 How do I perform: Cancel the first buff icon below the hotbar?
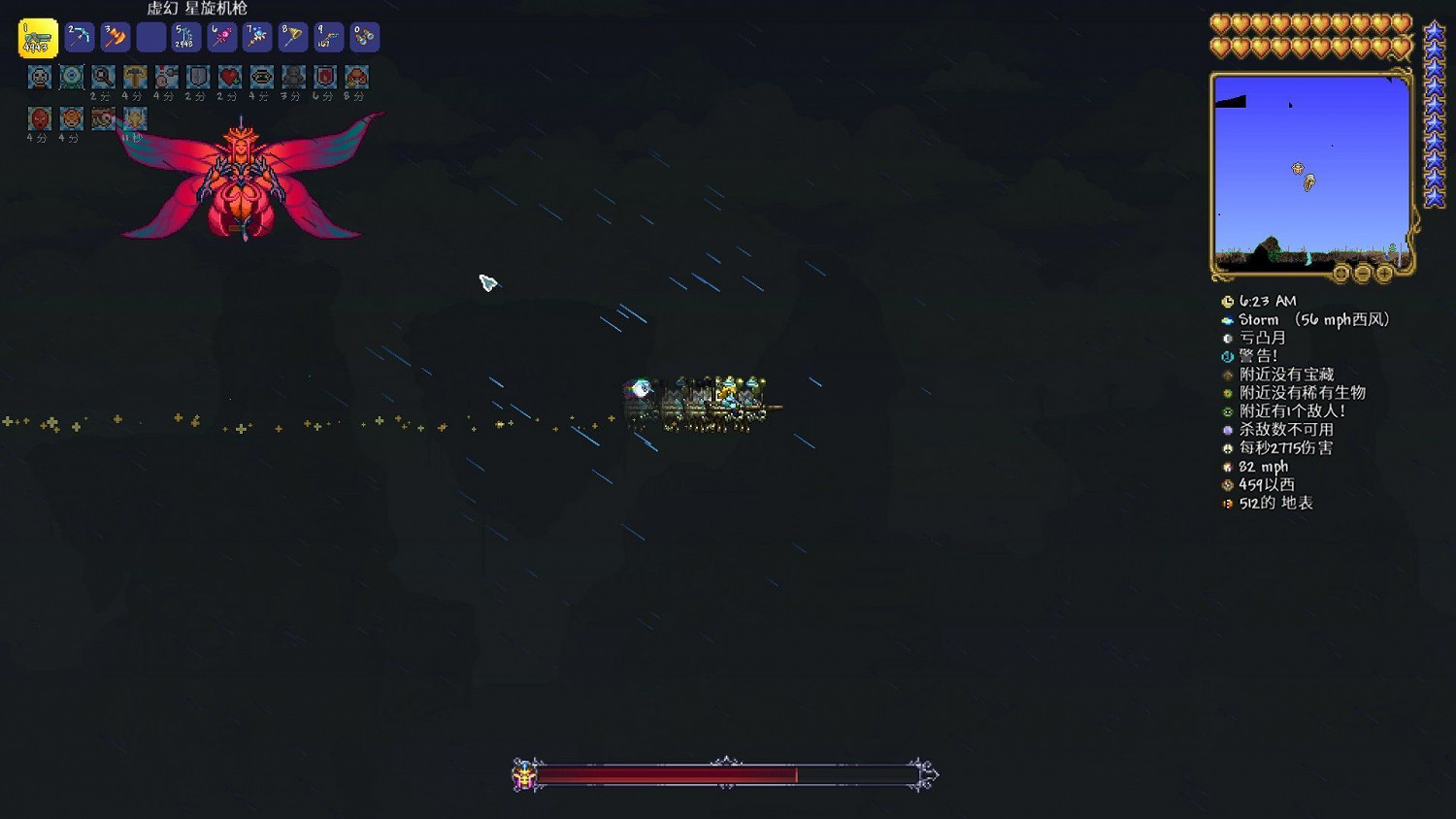click(x=38, y=78)
